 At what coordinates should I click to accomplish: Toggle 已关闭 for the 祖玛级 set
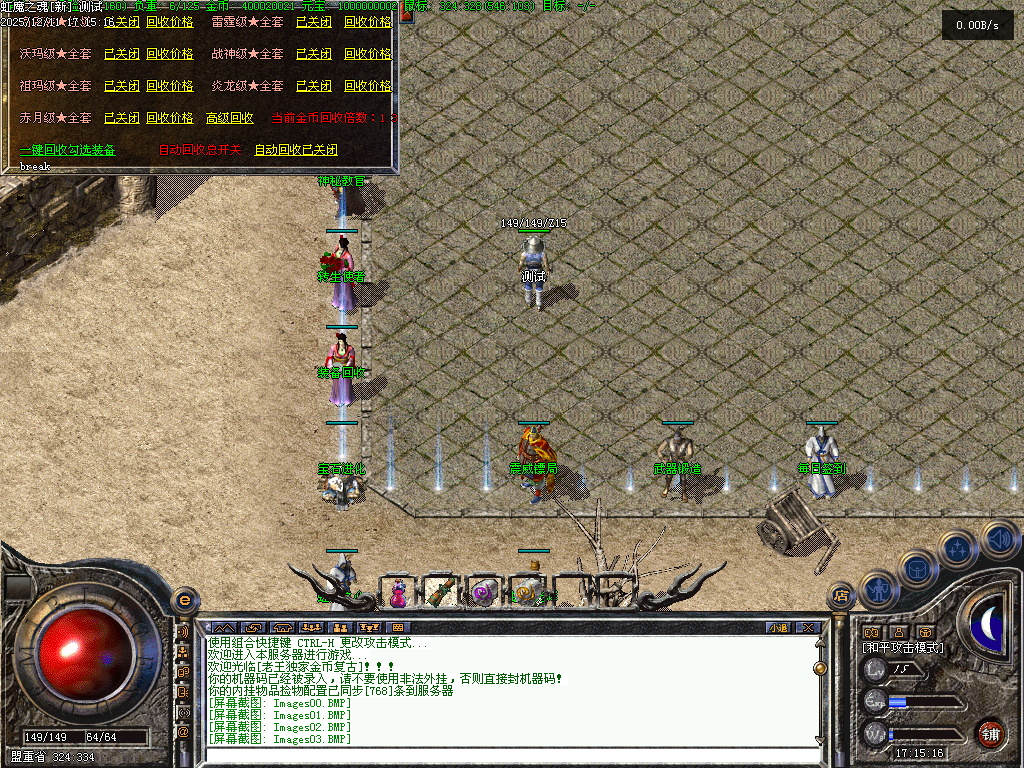122,86
